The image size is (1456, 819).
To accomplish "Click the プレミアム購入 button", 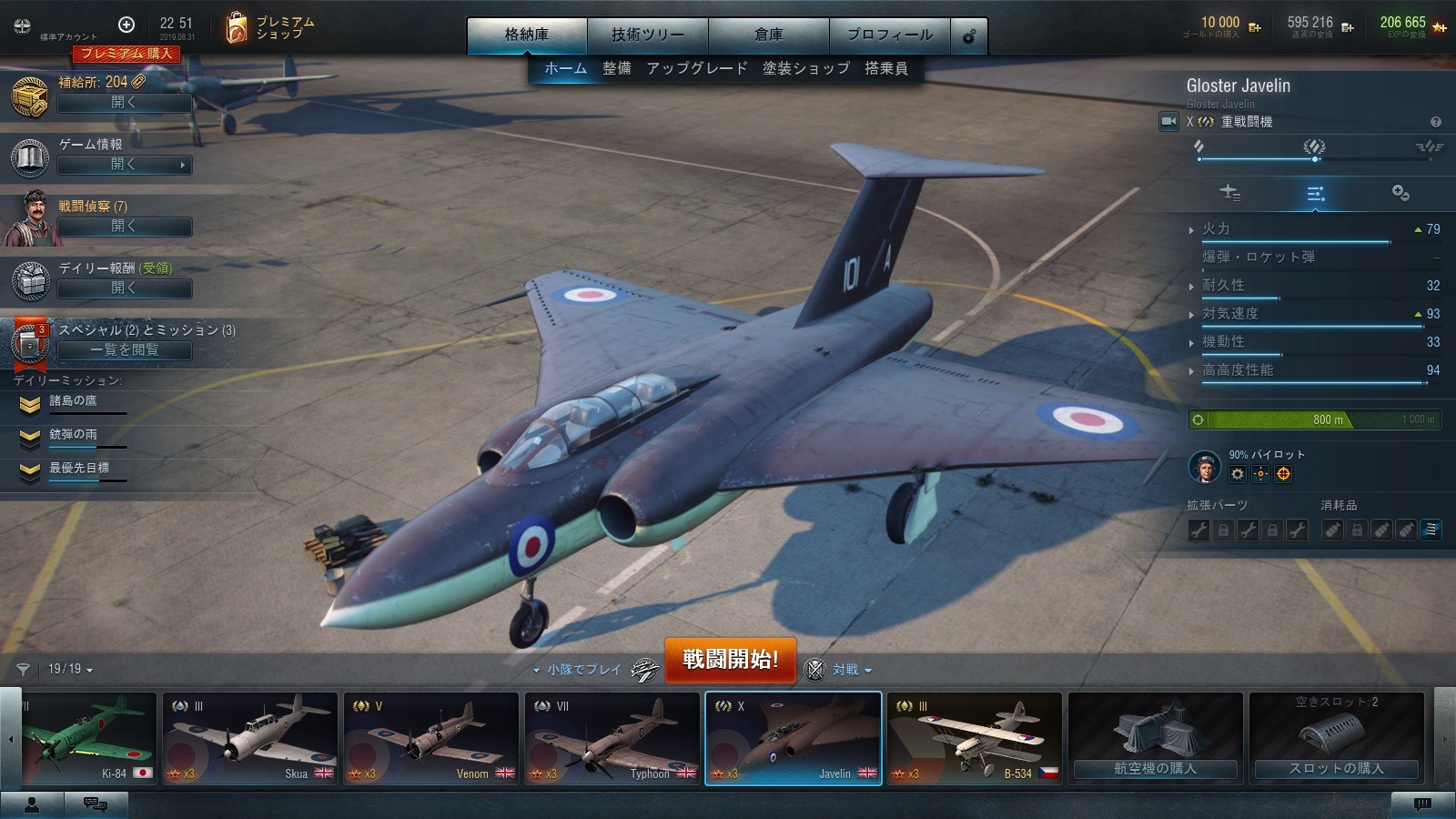I will click(126, 54).
